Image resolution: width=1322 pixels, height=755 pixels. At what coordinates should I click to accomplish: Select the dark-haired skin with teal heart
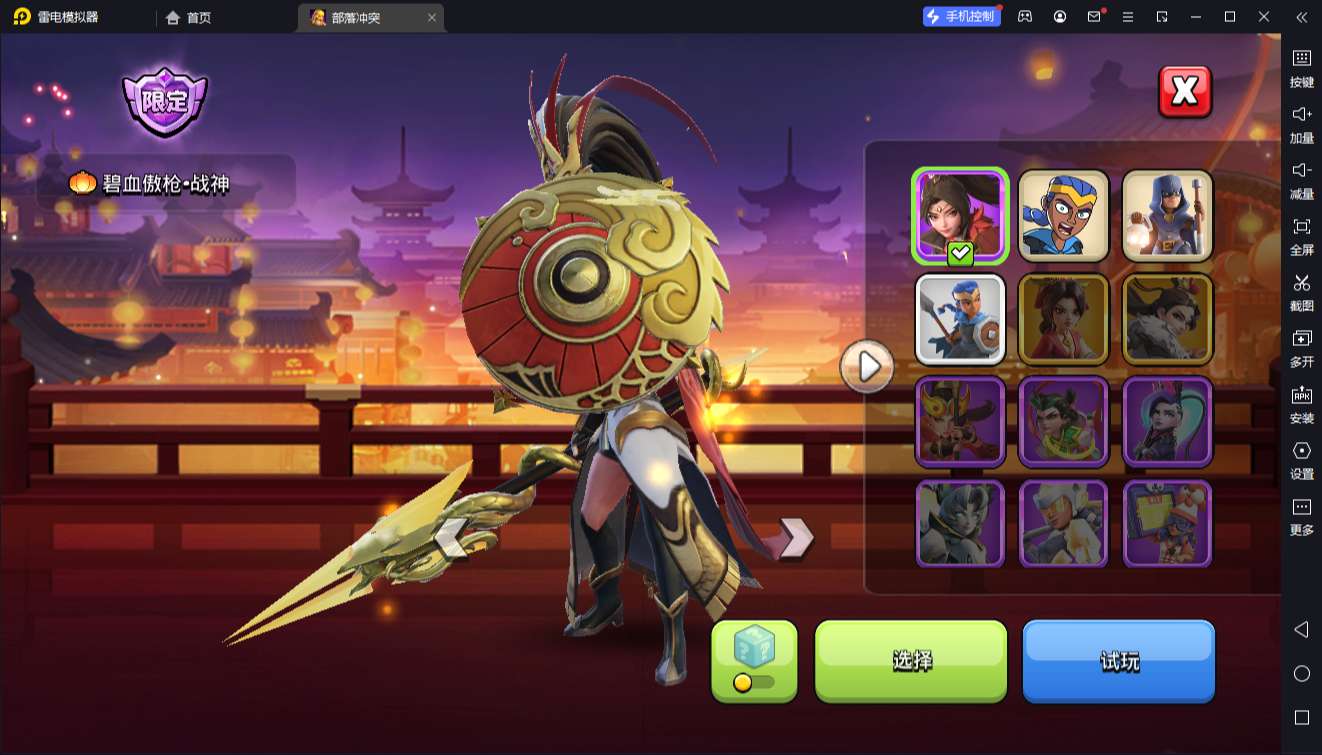(x=1167, y=421)
